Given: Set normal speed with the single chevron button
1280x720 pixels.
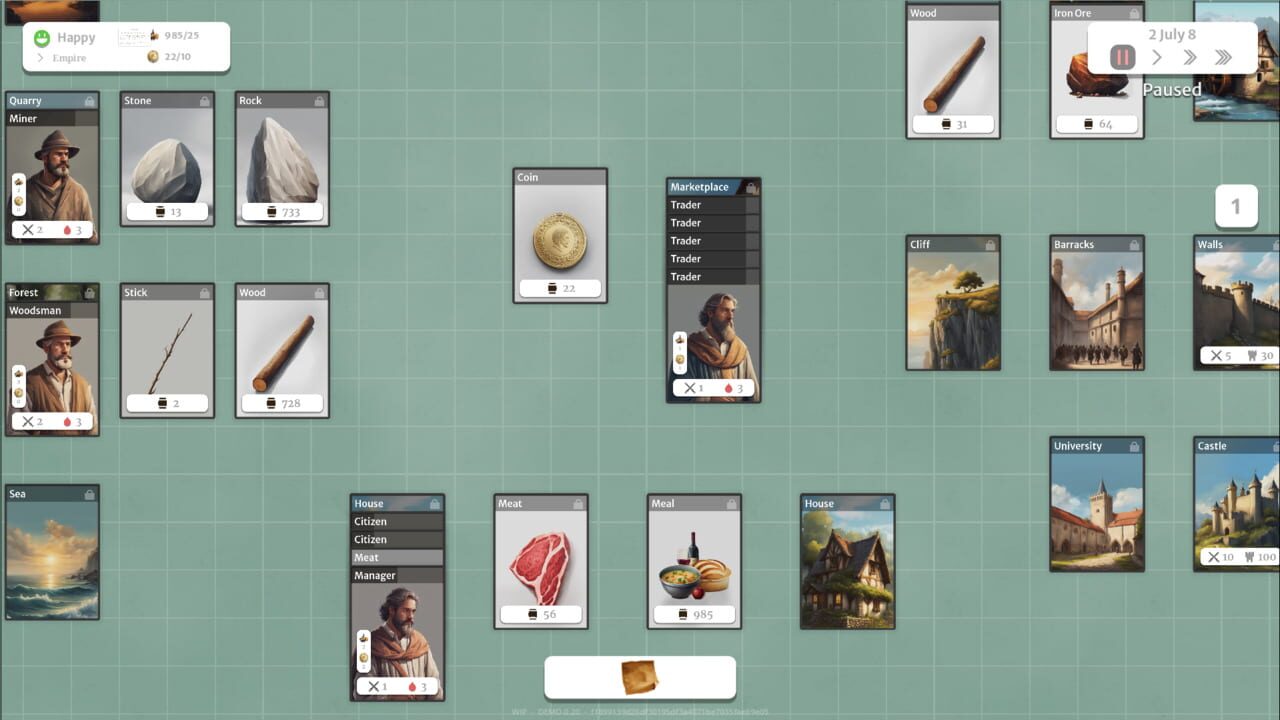Looking at the screenshot, I should (x=1156, y=57).
